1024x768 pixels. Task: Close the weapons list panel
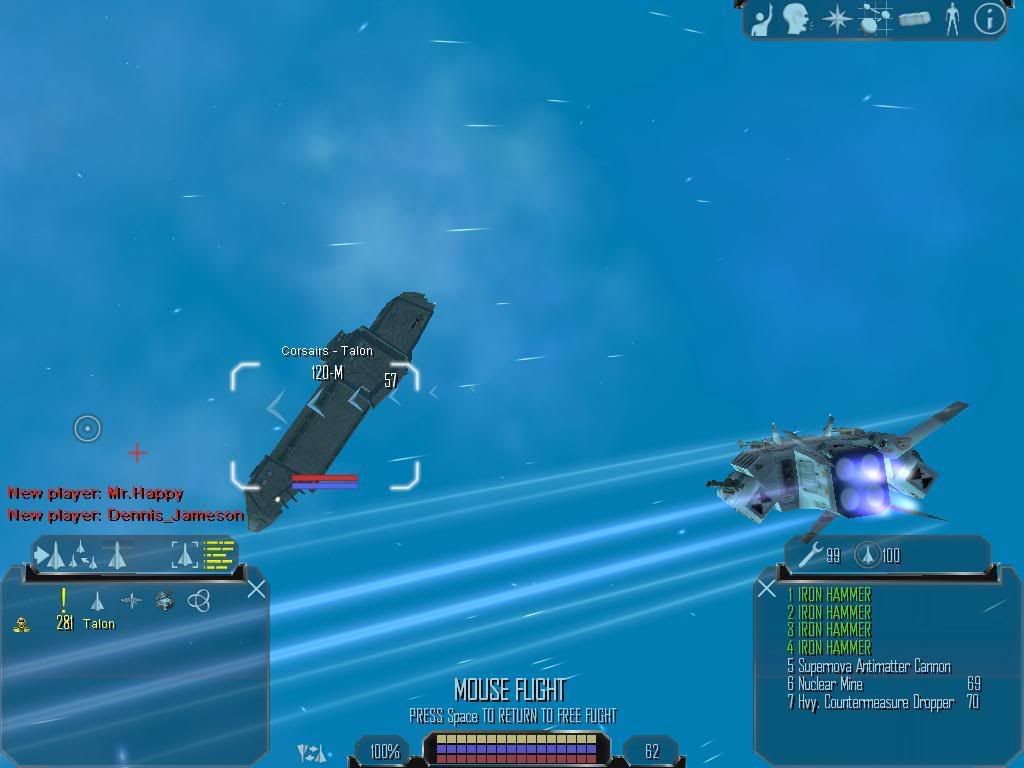tap(767, 589)
